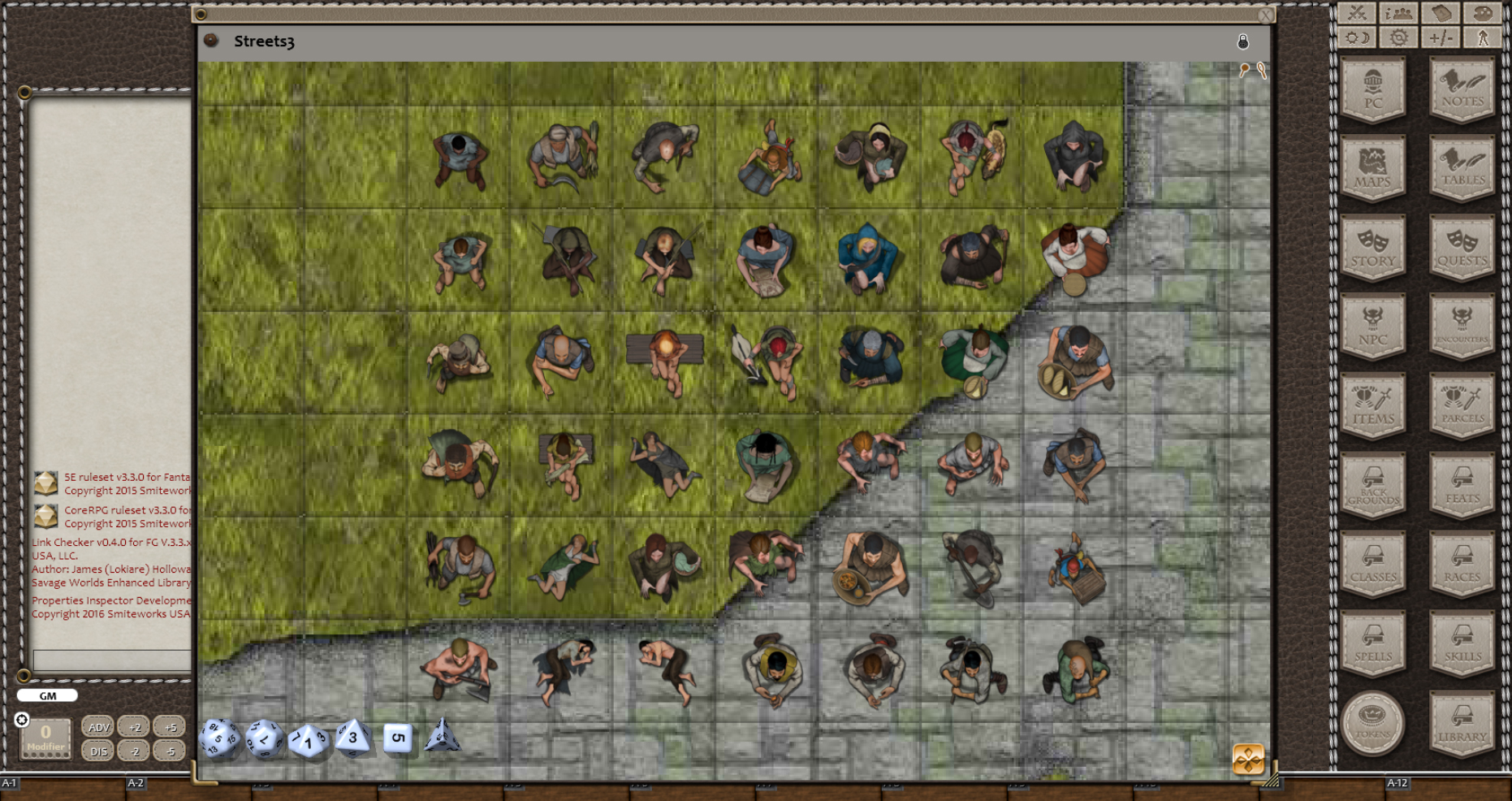Click the A-1 hotkey bar arrow

pyautogui.click(x=10, y=784)
